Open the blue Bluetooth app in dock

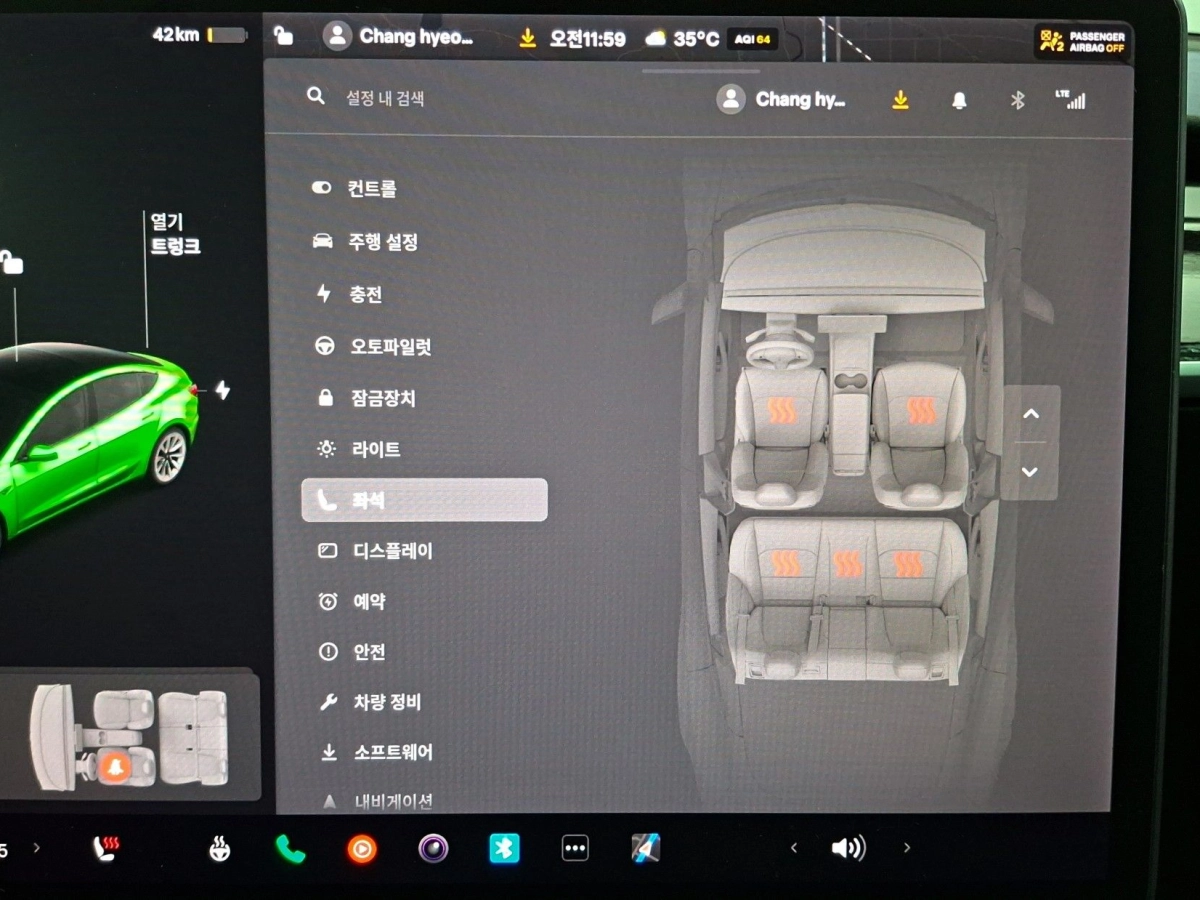504,849
